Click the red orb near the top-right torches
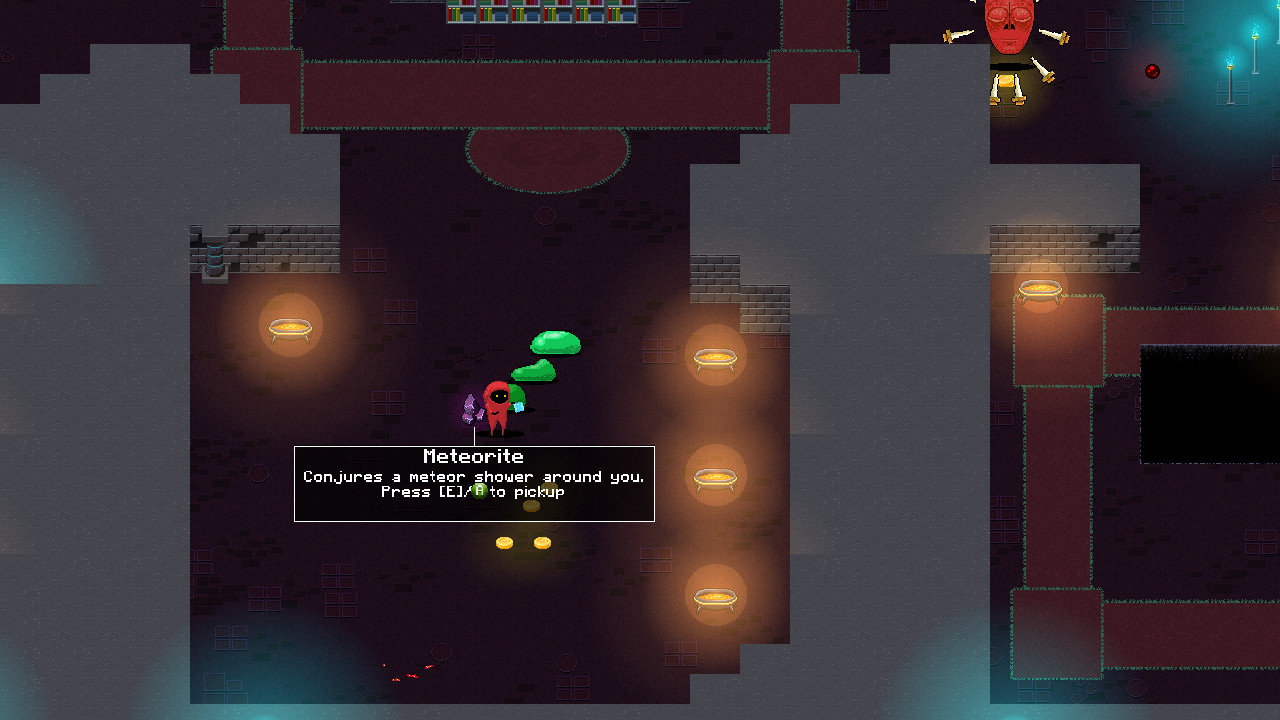Viewport: 1280px width, 720px height. tap(1152, 71)
